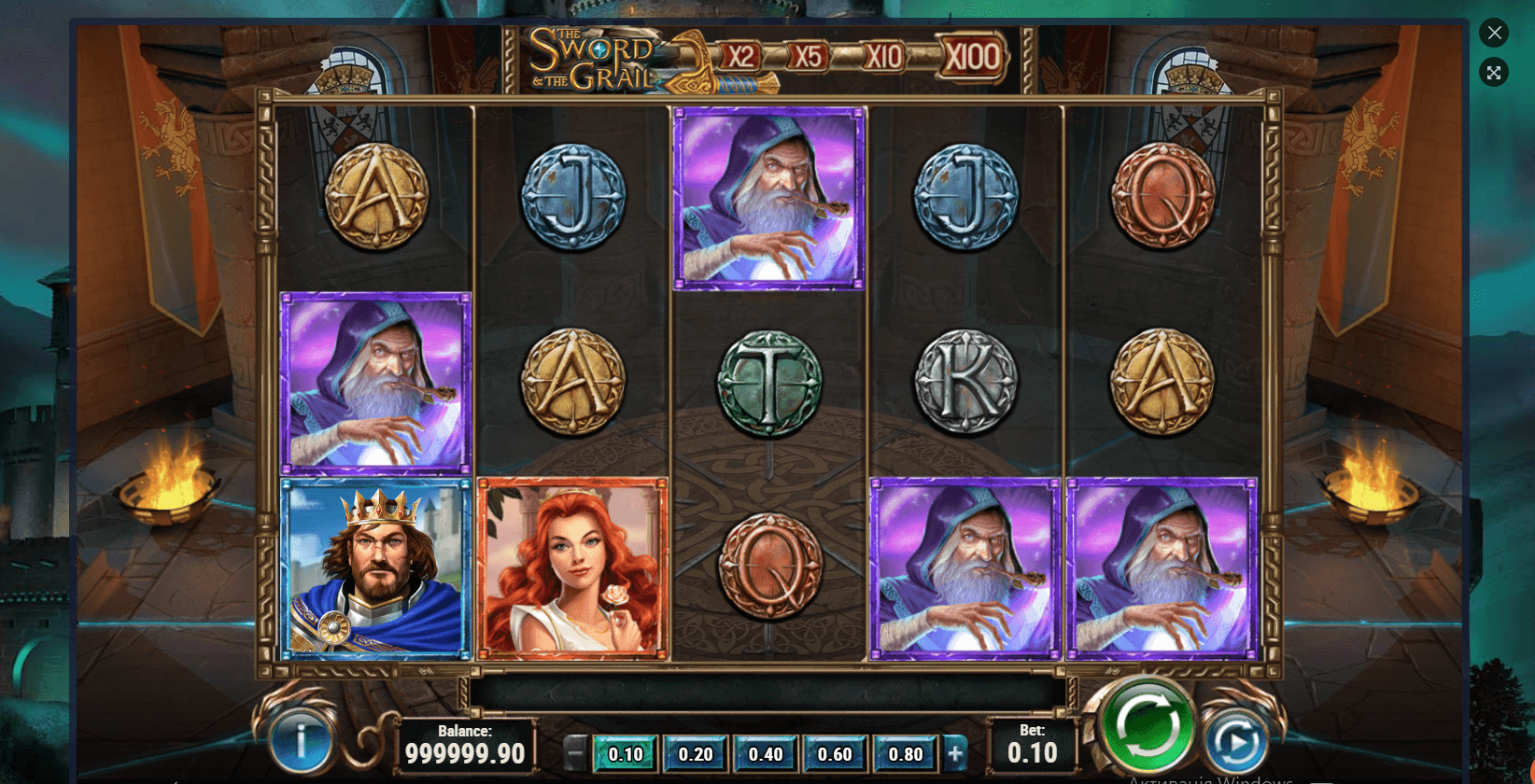Select the 0.10 bet value
The width and height of the screenshot is (1535, 784).
626,754
